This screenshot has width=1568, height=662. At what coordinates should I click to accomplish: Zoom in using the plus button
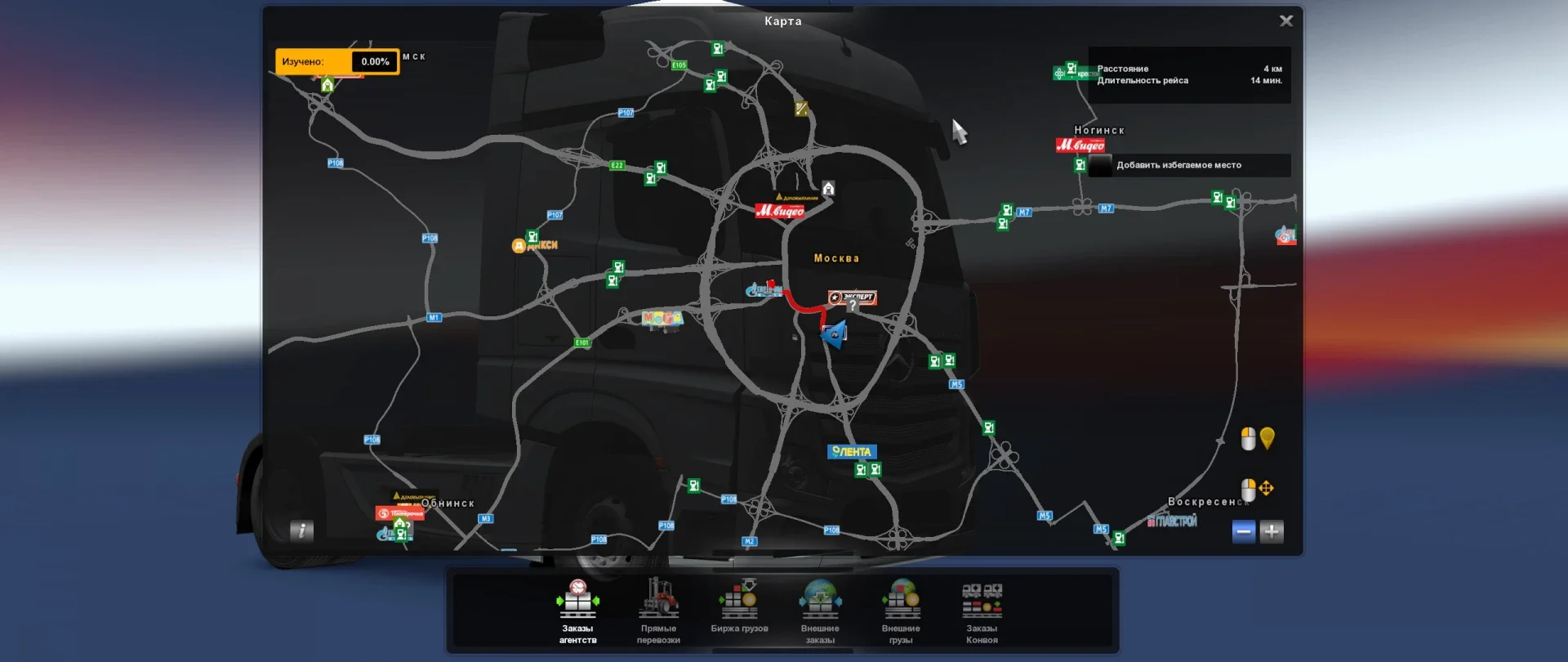tap(1272, 531)
